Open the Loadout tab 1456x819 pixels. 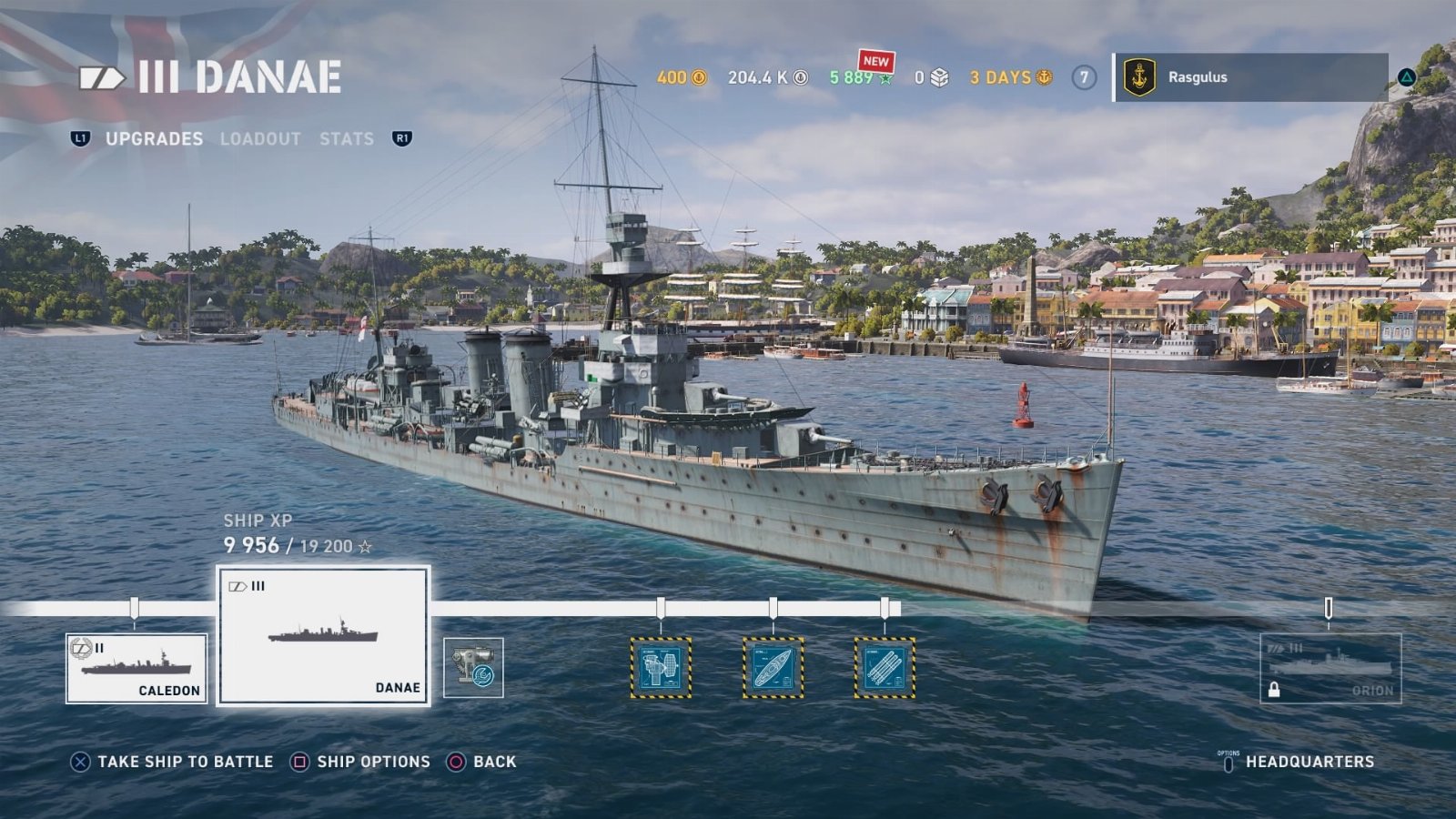tap(260, 138)
